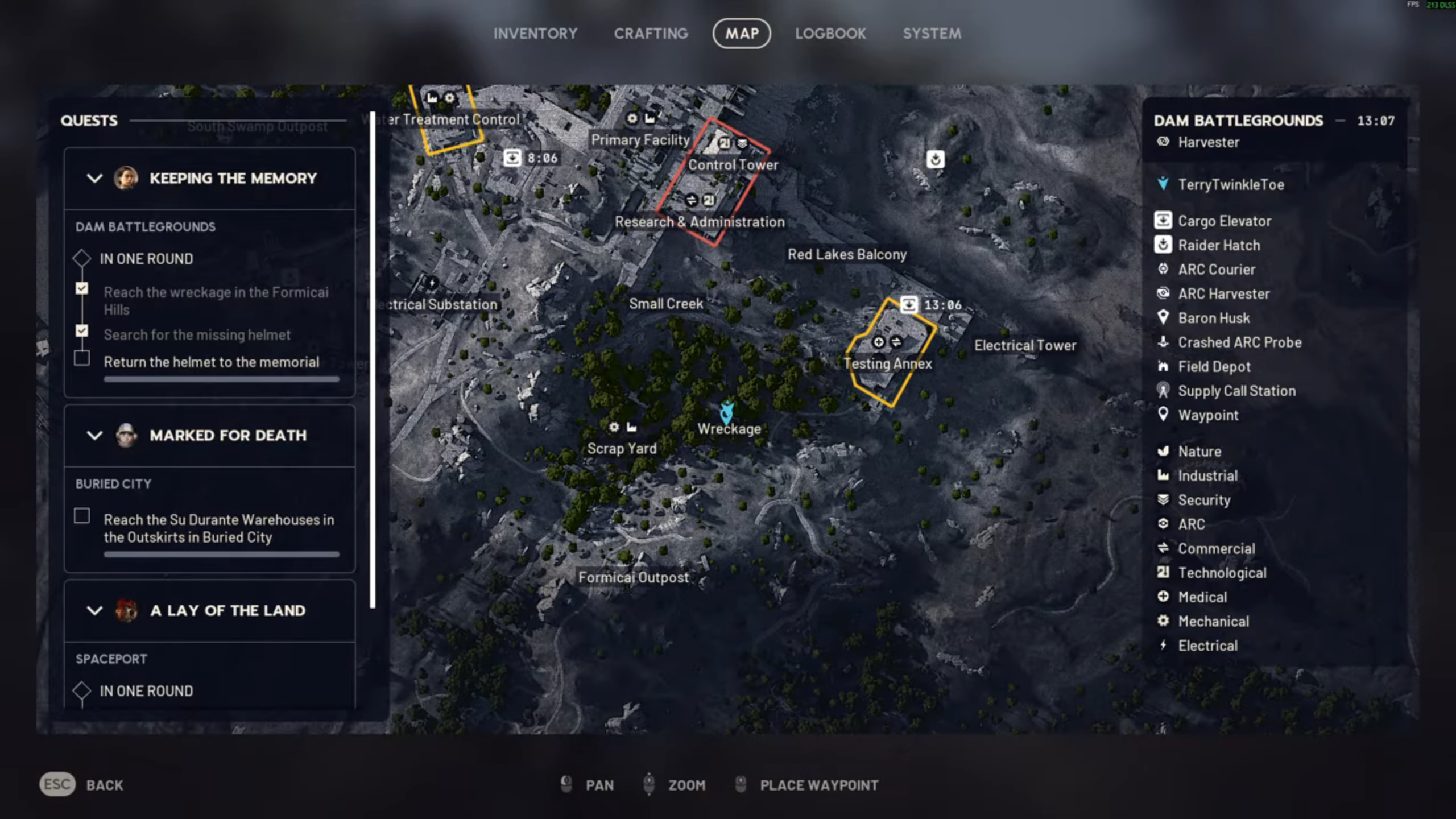Collapse the A LAY OF THE LAND quest
This screenshot has width=1456, height=819.
point(94,611)
